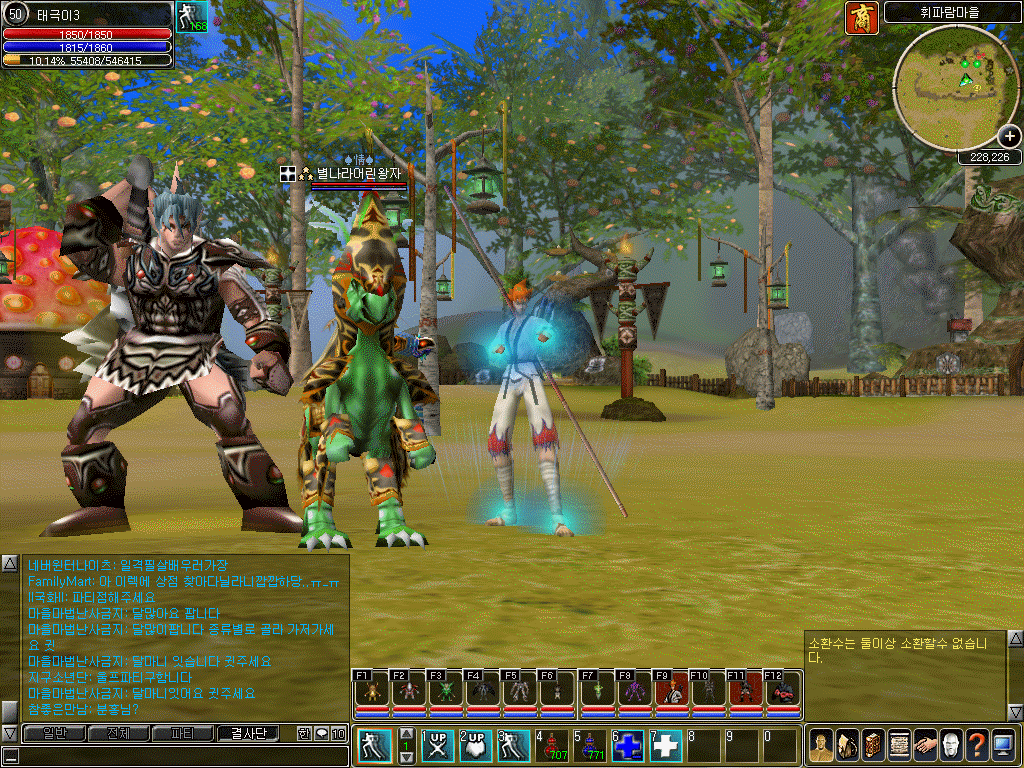The height and width of the screenshot is (768, 1024).
Task: Open the spellbook icon in menu bar
Action: coord(872,745)
